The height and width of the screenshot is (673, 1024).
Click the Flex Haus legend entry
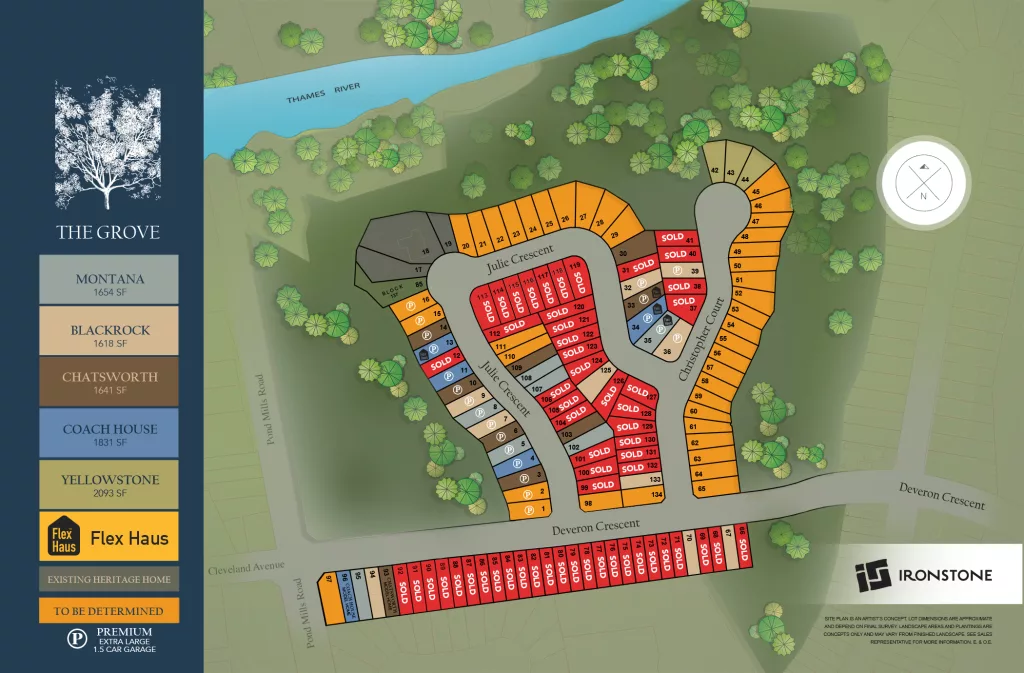pos(109,538)
